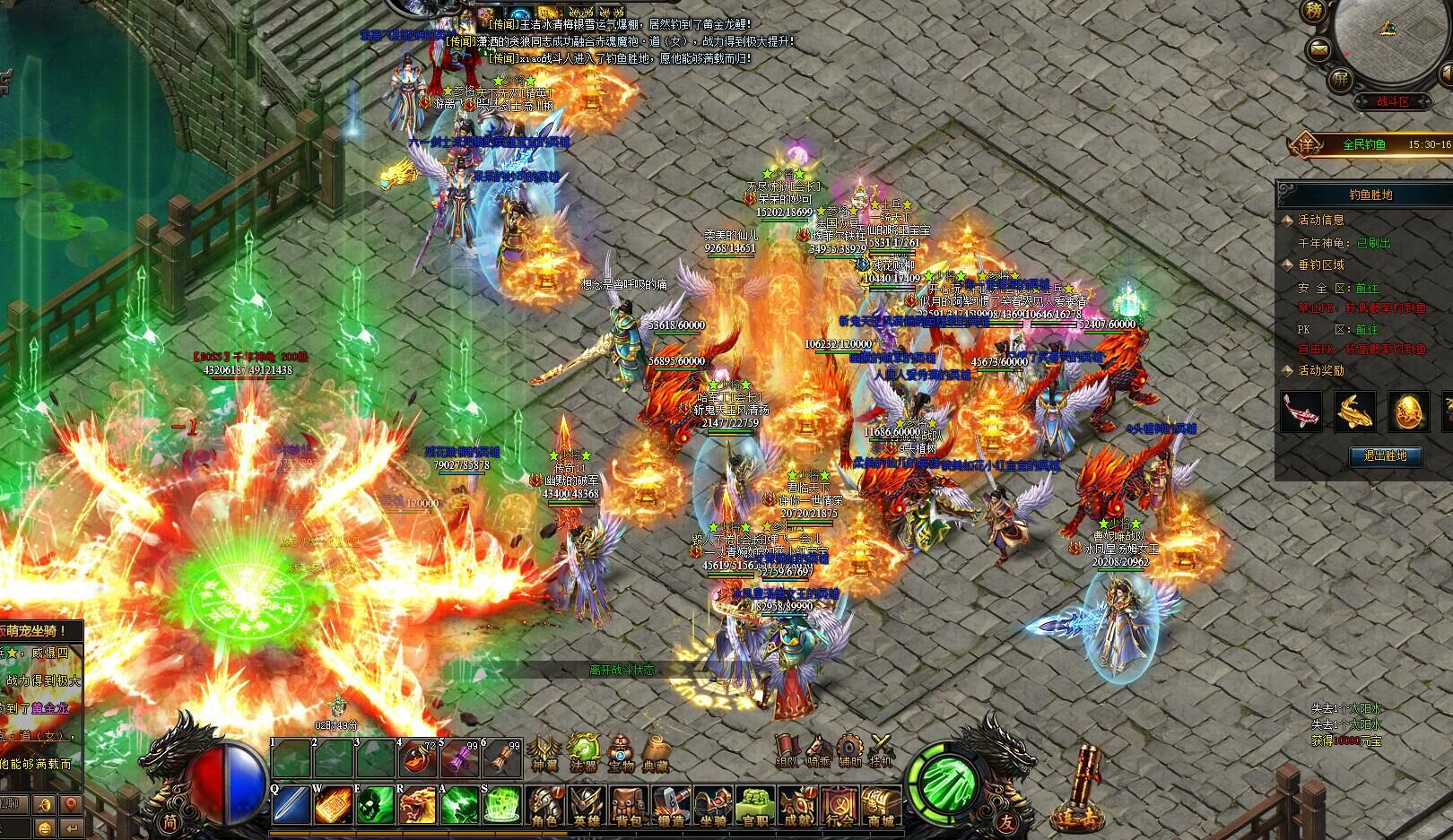Open the 坐骑 mount panel
1453x840 pixels.
pyautogui.click(x=712, y=804)
